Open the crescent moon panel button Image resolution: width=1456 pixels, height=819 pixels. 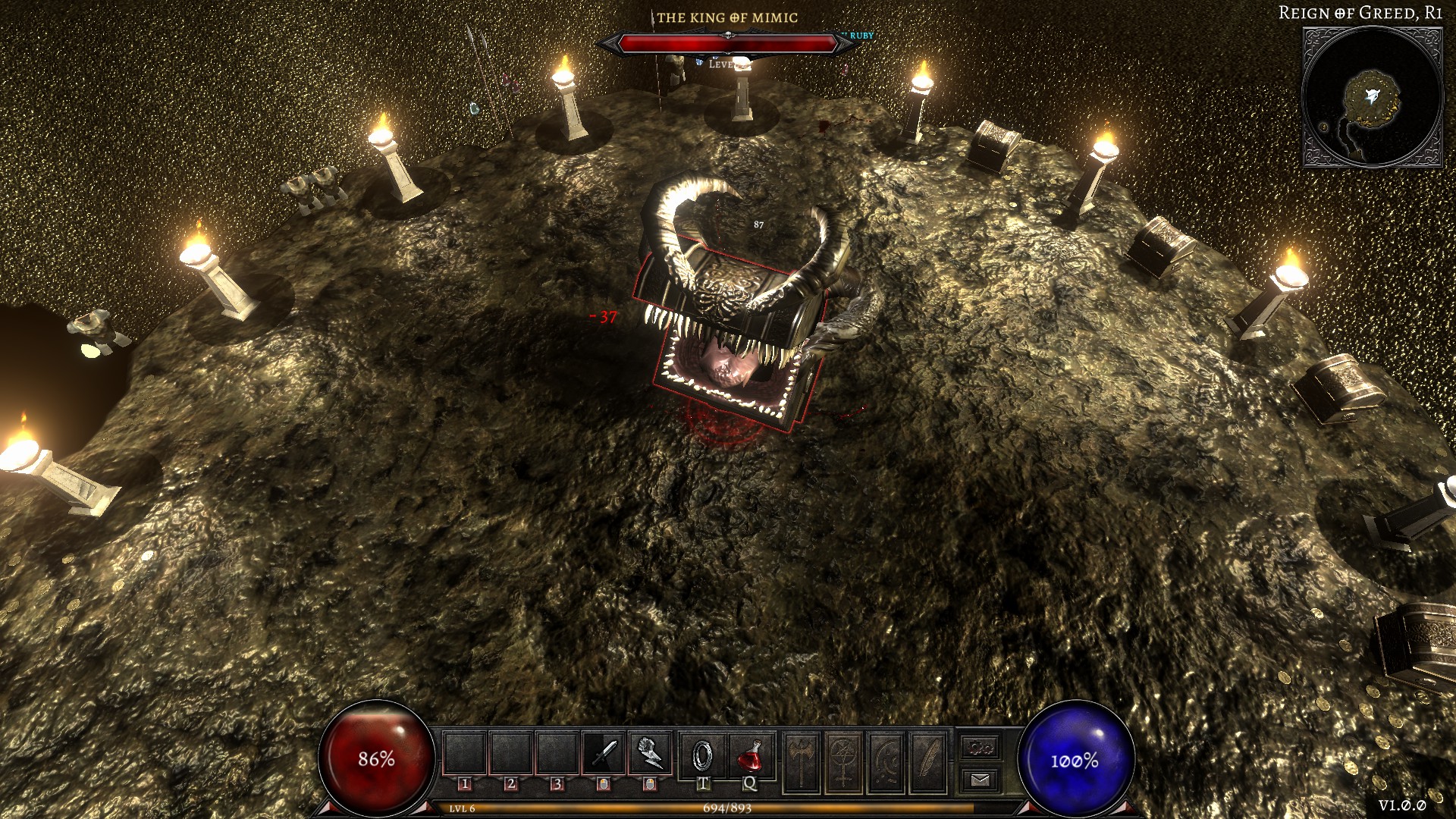[x=885, y=761]
